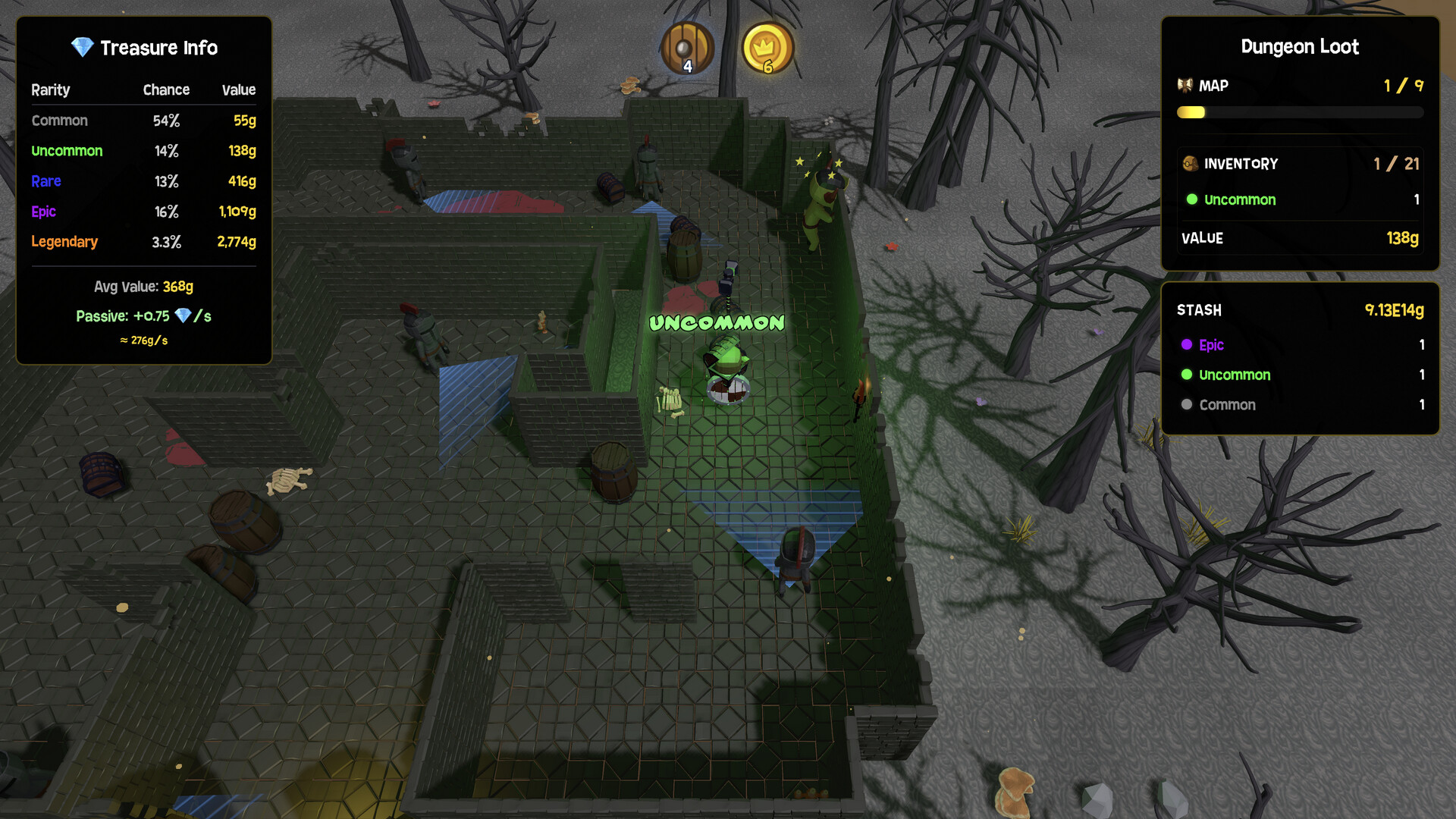
Task: Select the backpack icon next to Inventory
Action: 1191,164
